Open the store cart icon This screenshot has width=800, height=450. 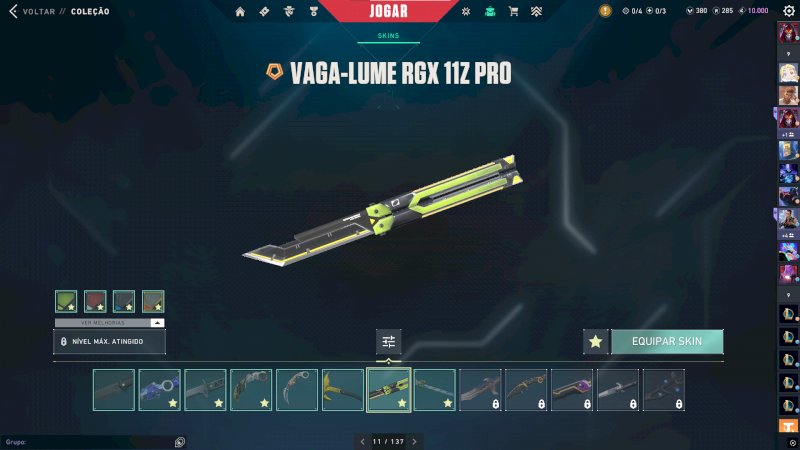[x=513, y=12]
